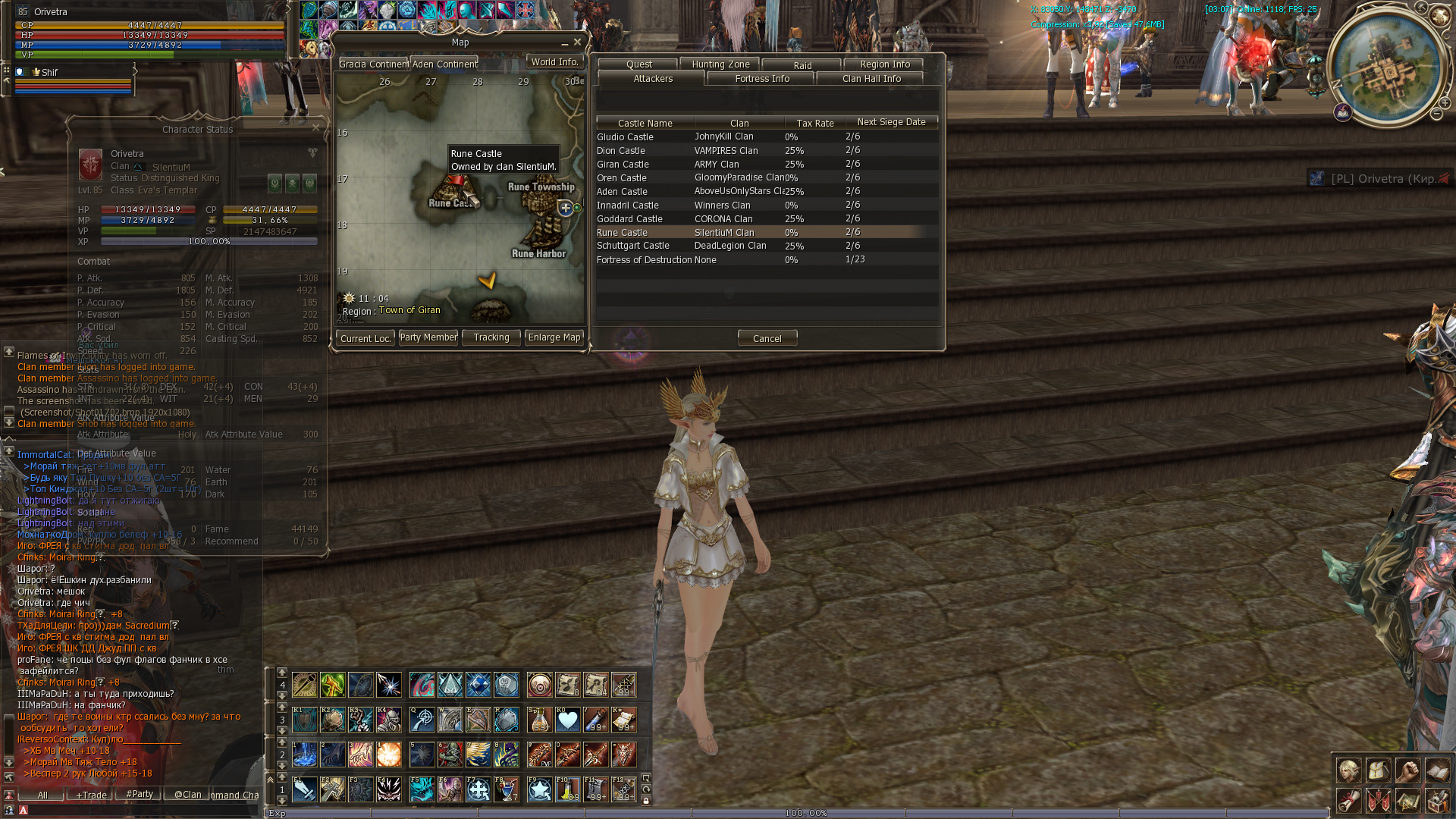
Task: Toggle the World Info panel
Action: [x=554, y=62]
